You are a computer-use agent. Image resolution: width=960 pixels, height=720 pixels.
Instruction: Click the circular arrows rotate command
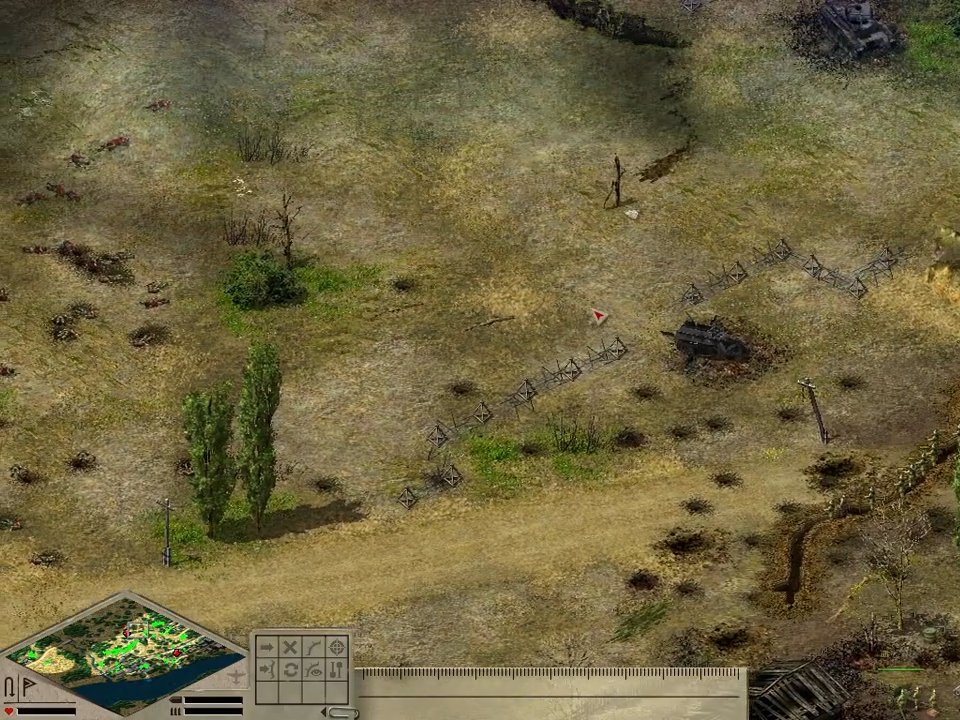(x=290, y=670)
